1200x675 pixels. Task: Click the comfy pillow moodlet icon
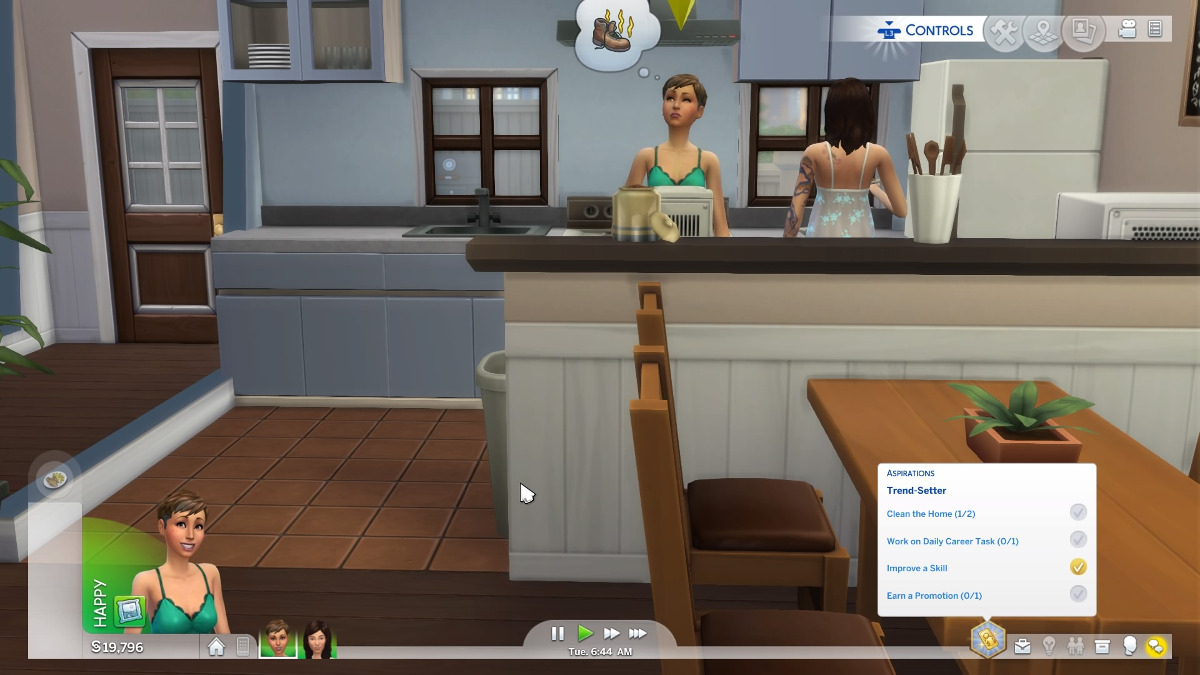[x=129, y=611]
